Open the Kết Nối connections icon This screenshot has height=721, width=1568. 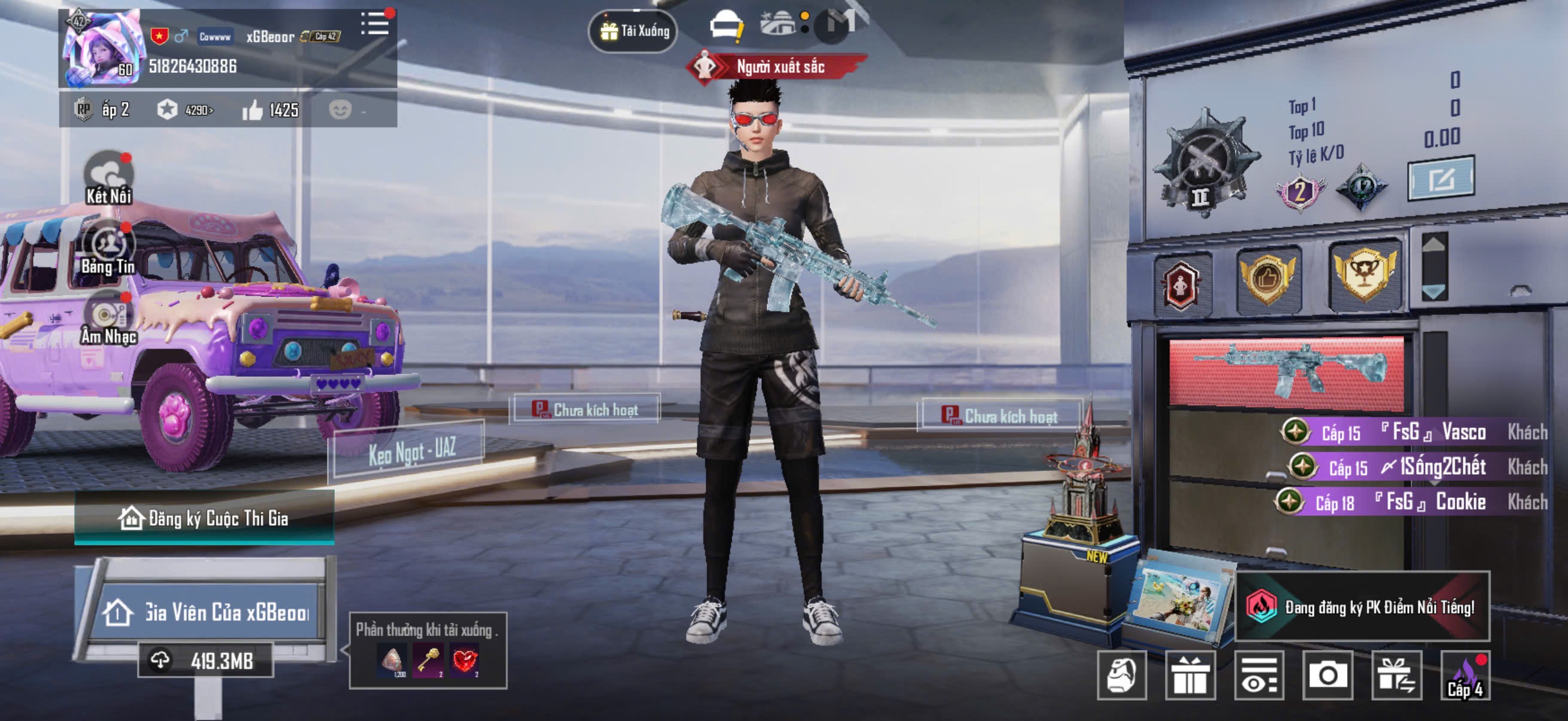coord(109,177)
